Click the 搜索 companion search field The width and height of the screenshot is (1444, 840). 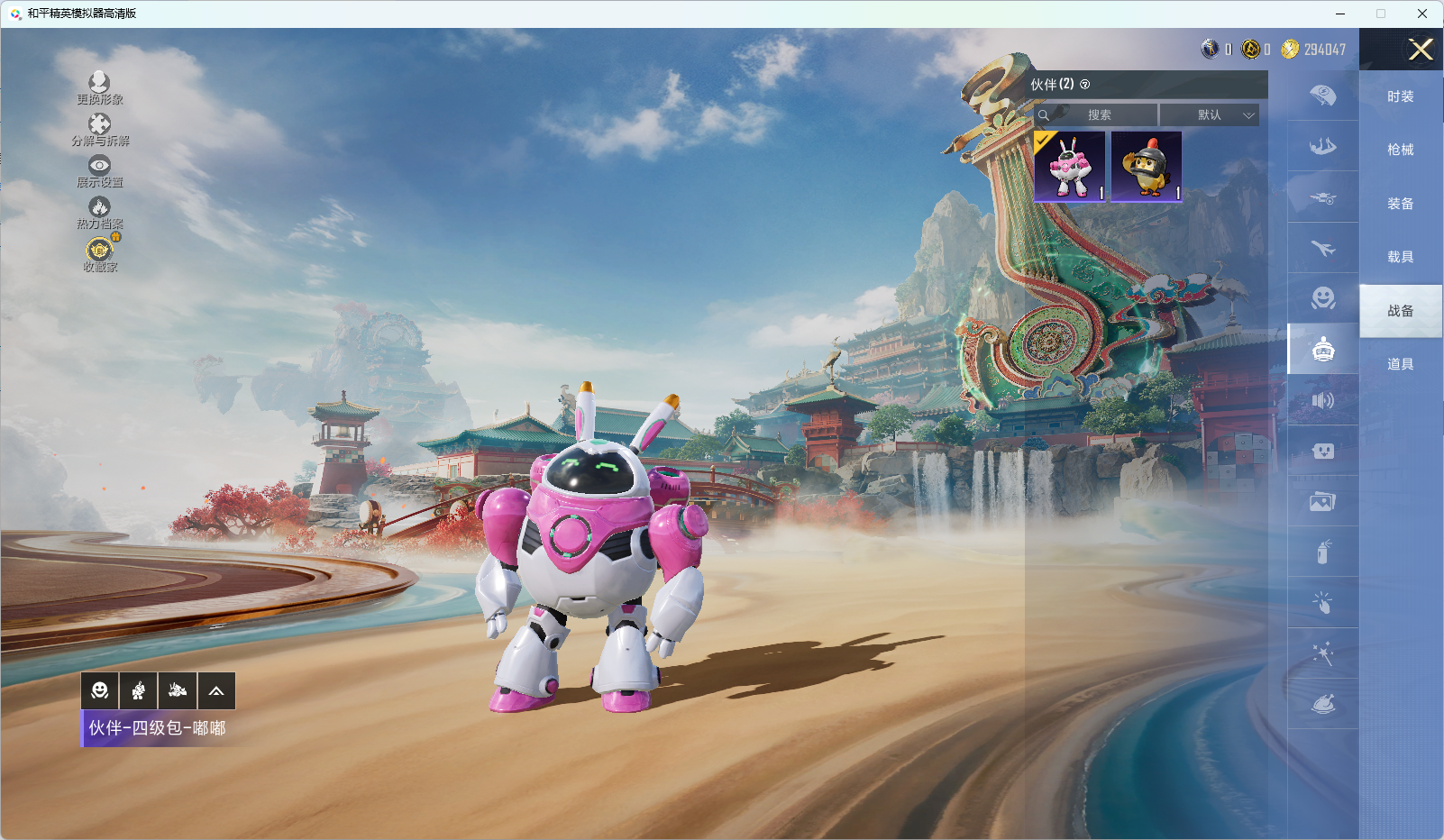[1099, 115]
